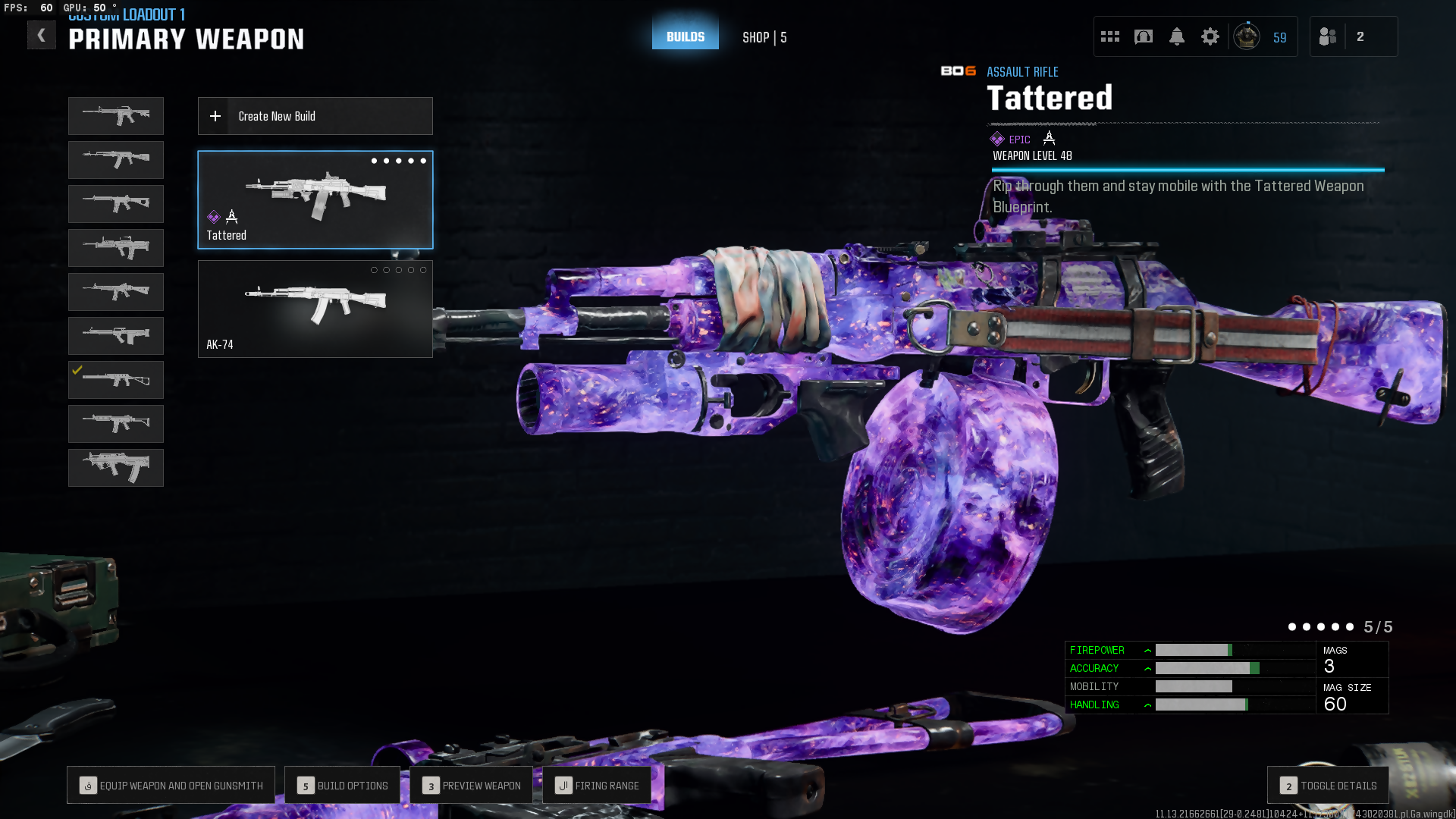This screenshot has width=1456, height=819.
Task: Pick the last weapon in the list
Action: pyautogui.click(x=116, y=467)
